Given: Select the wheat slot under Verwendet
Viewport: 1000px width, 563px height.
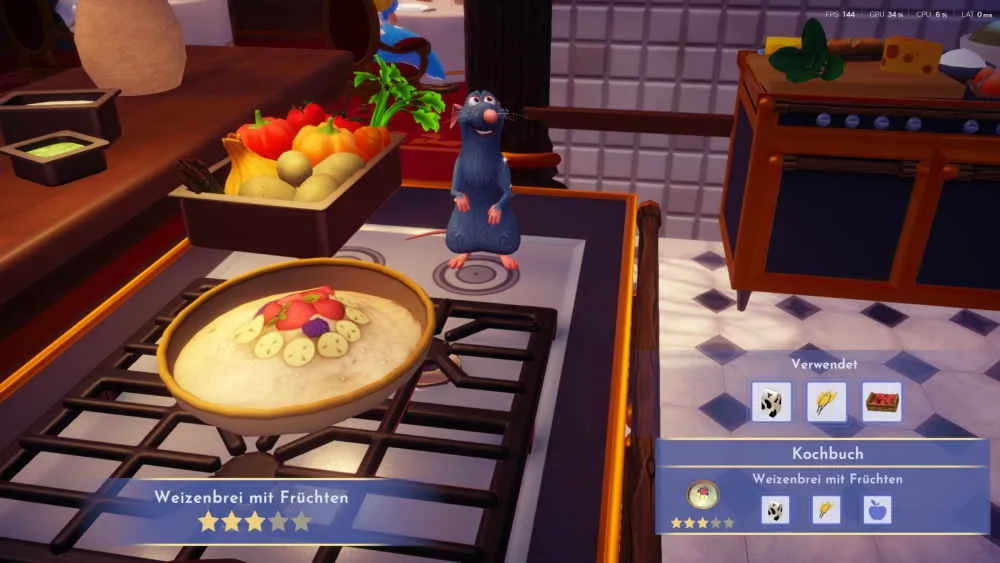Looking at the screenshot, I should point(826,402).
